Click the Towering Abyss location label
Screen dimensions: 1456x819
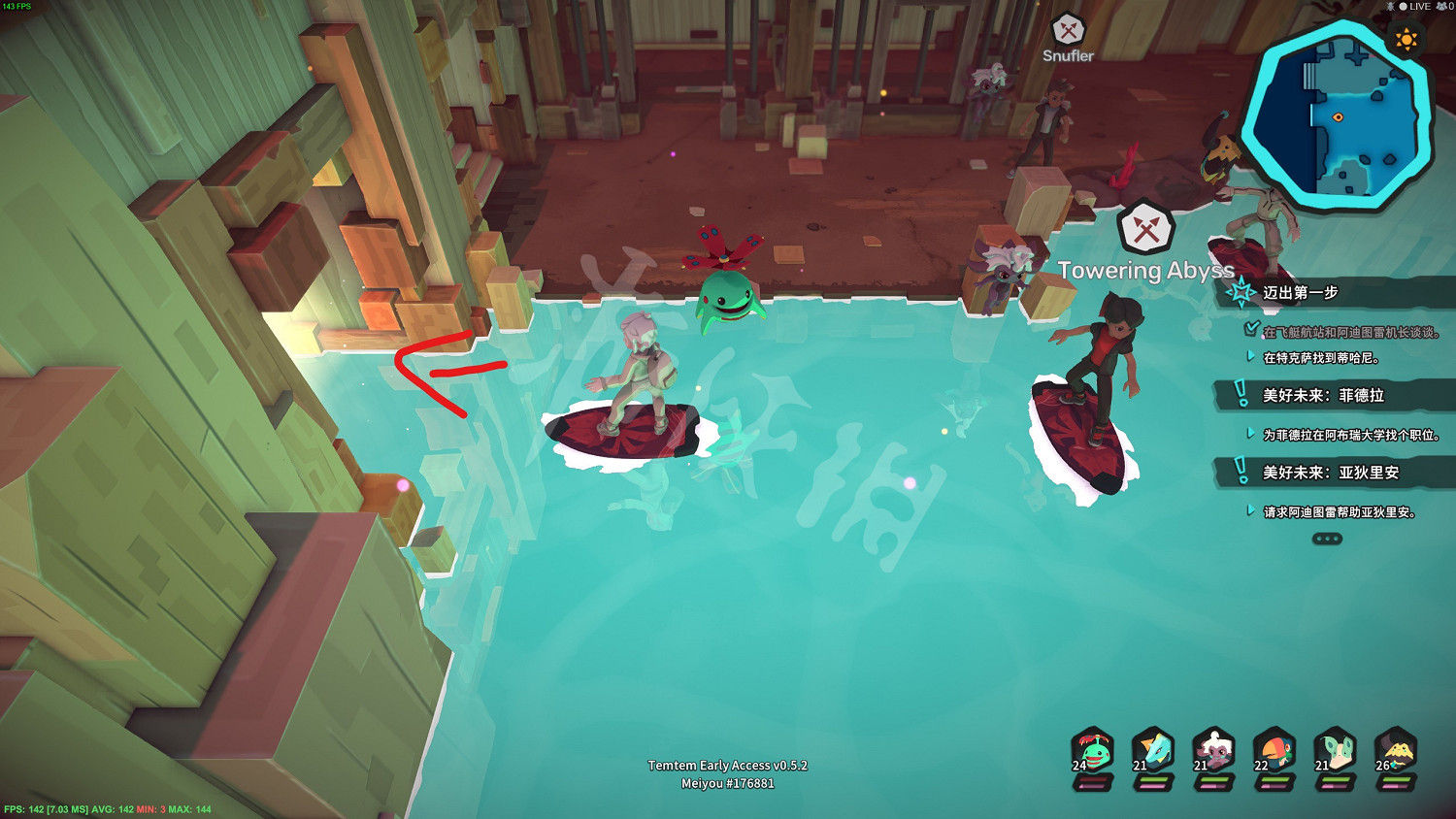point(1146,271)
